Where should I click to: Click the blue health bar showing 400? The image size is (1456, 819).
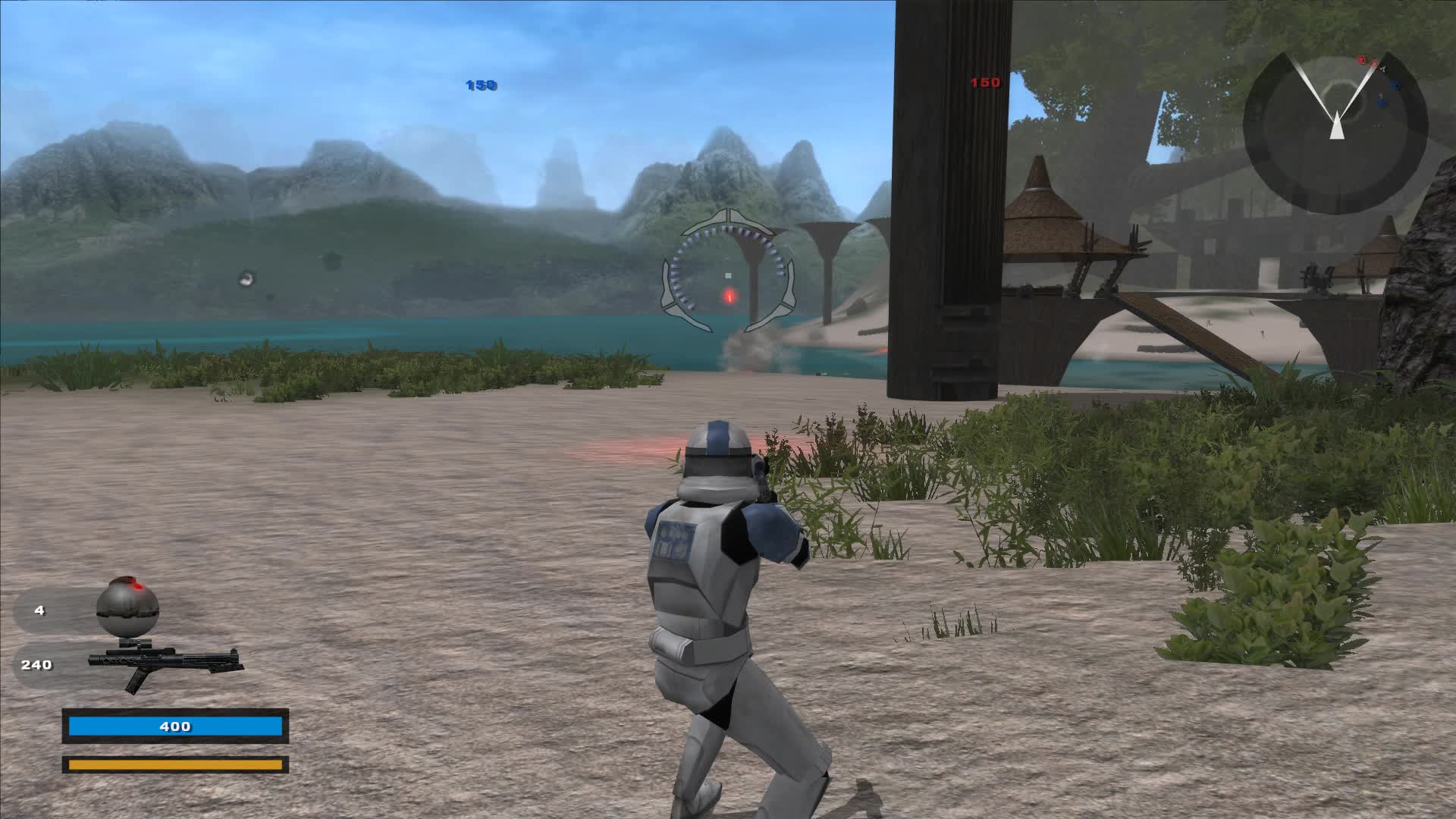tap(176, 726)
